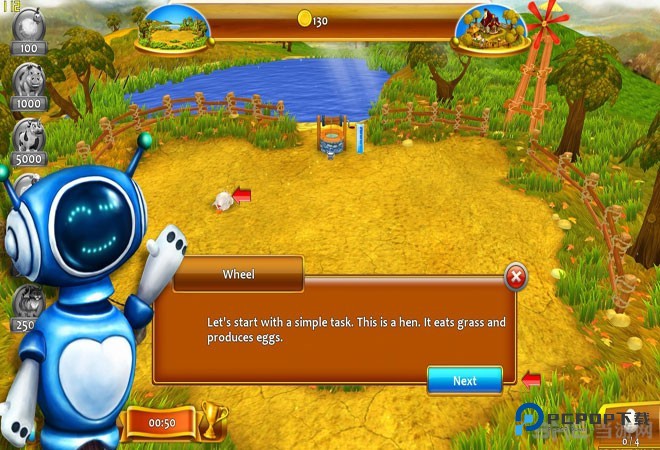660x450 pixels.
Task: Close the Wheel tutorial dialog
Action: (516, 276)
